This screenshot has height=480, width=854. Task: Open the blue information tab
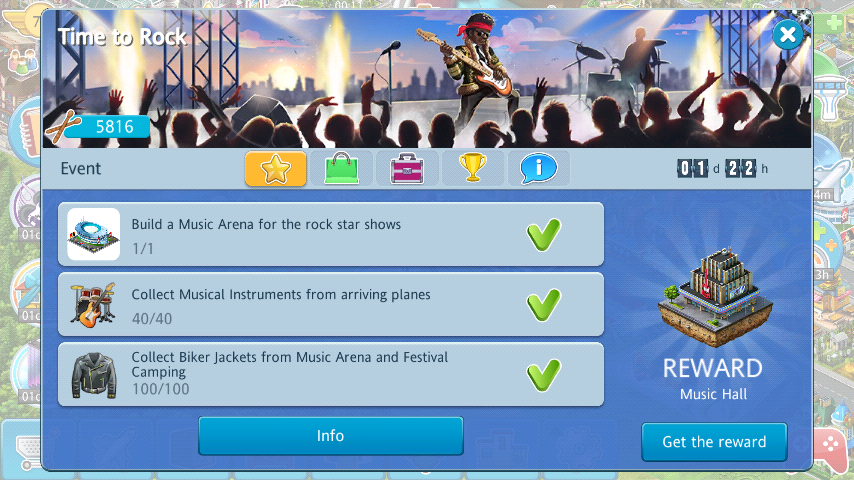coord(538,168)
